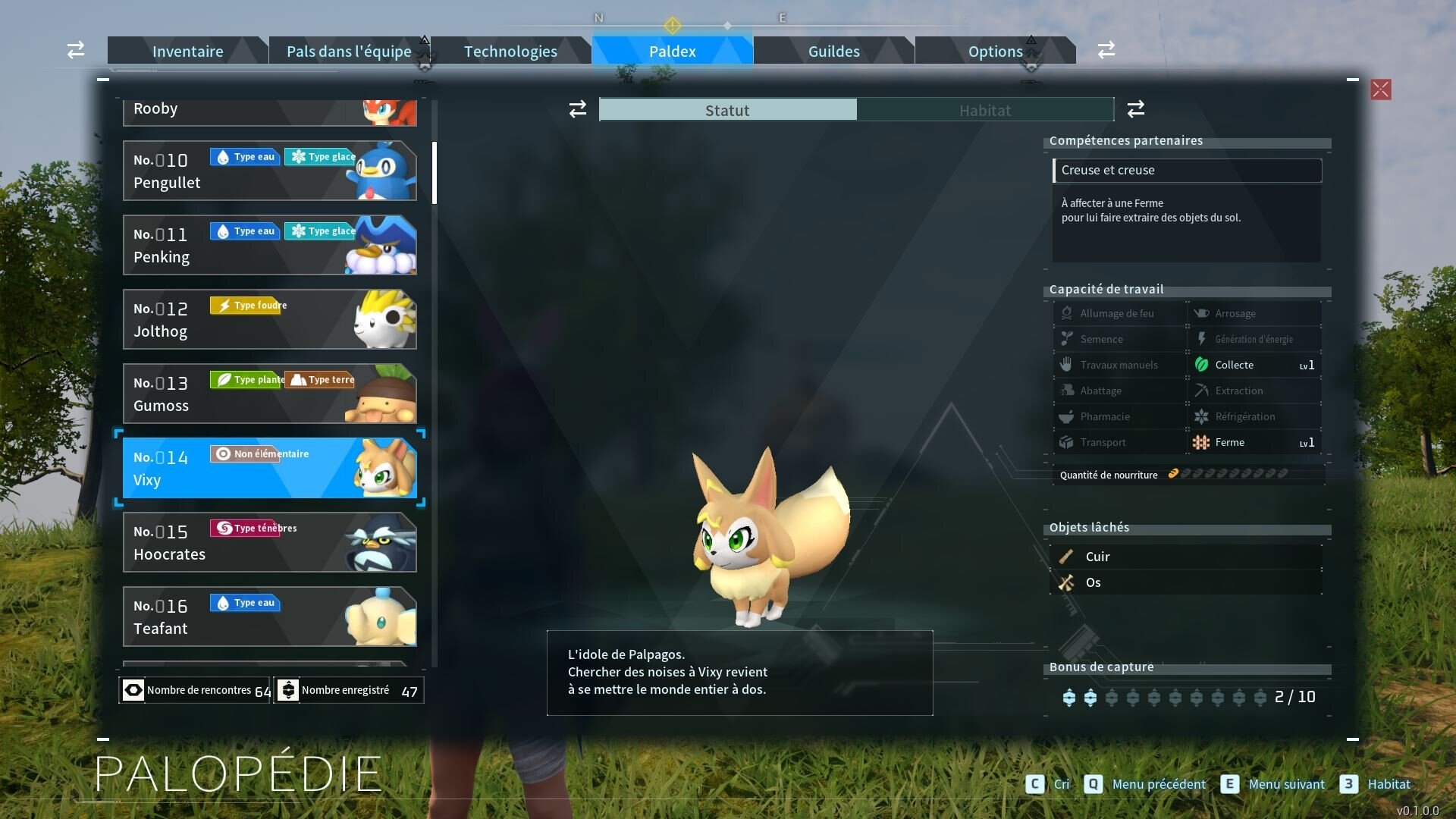Open the Technologies tab
This screenshot has height=819, width=1456.
pyautogui.click(x=510, y=51)
